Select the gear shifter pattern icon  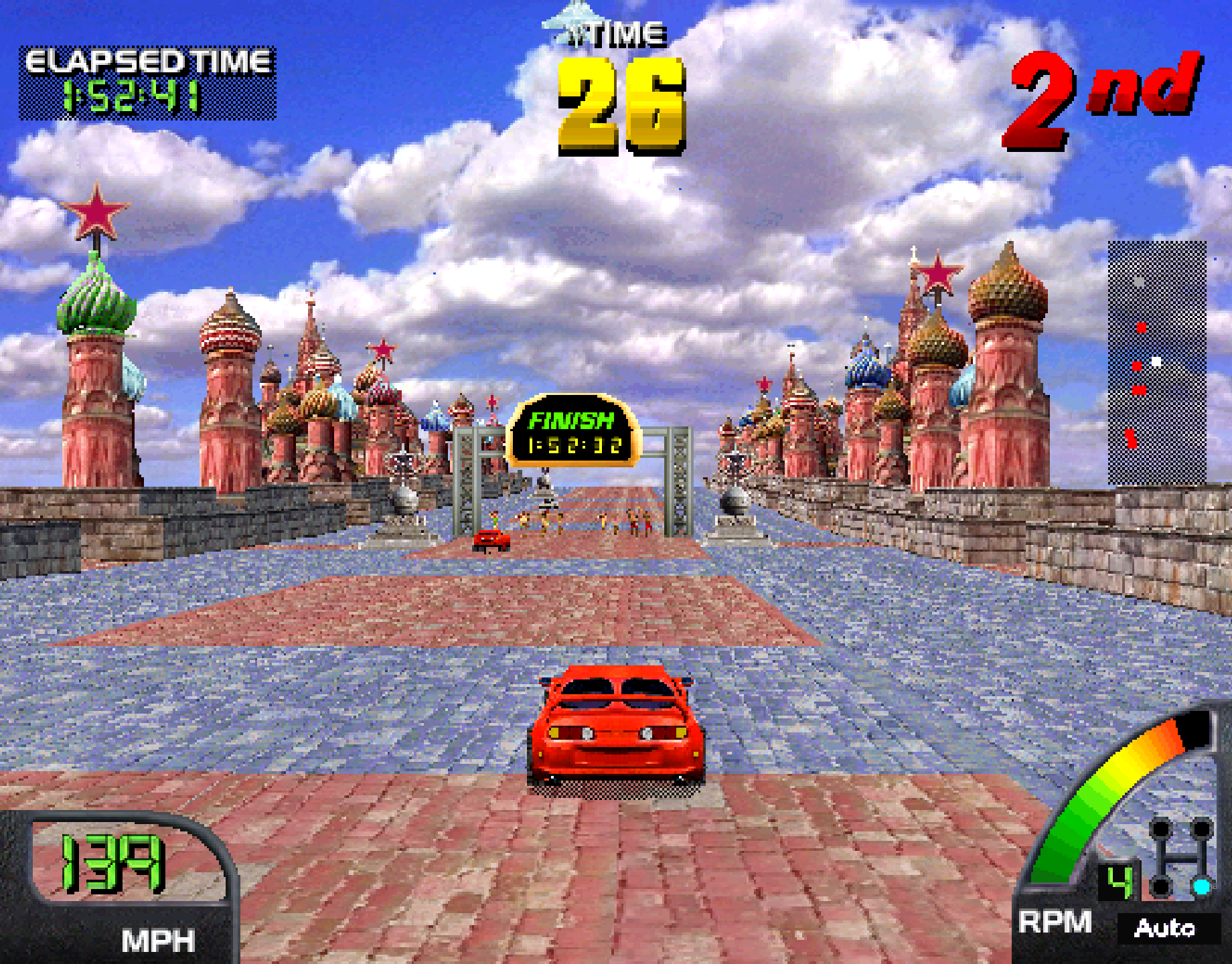(1182, 858)
